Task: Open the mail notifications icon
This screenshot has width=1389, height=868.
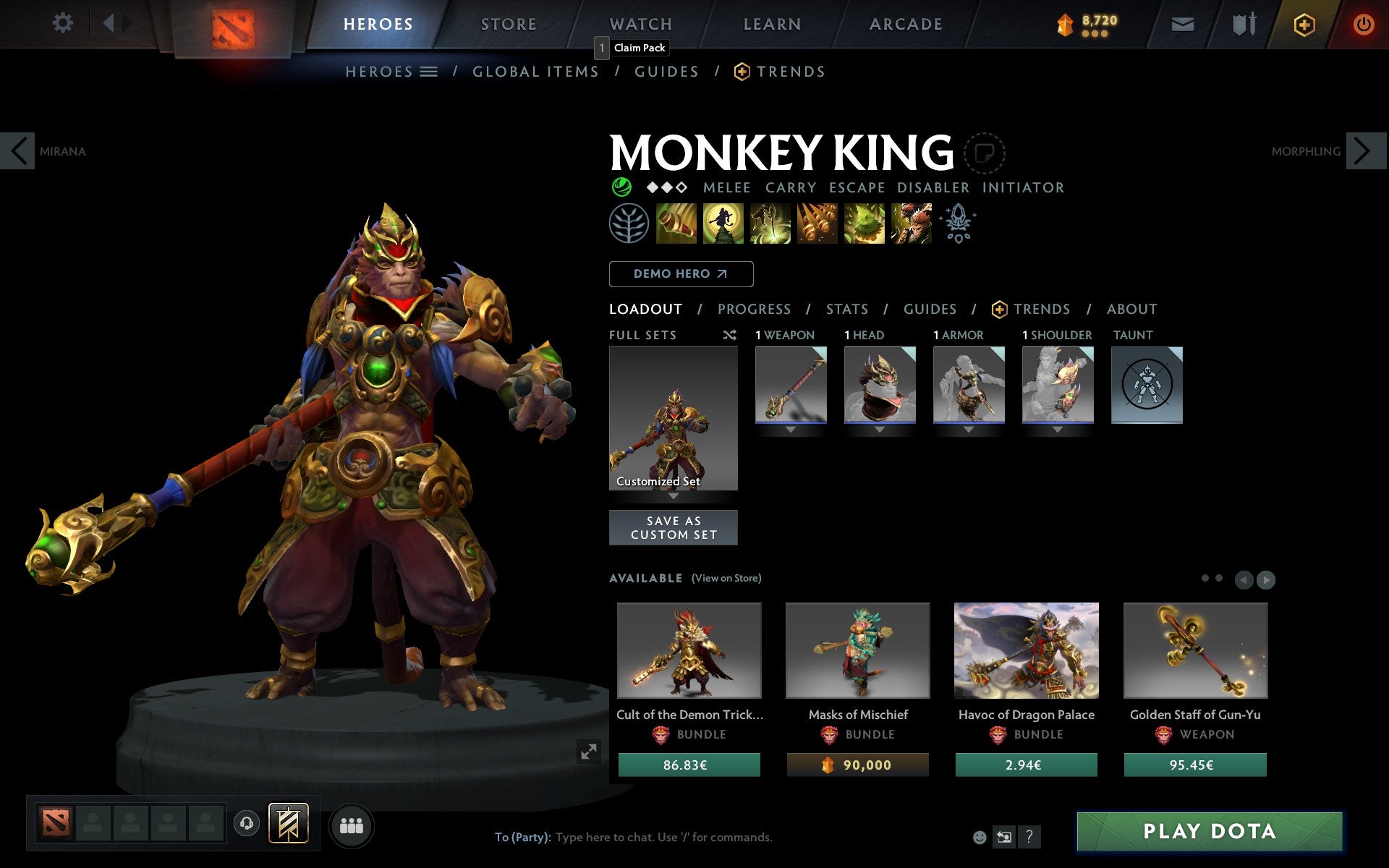Action: [1182, 23]
